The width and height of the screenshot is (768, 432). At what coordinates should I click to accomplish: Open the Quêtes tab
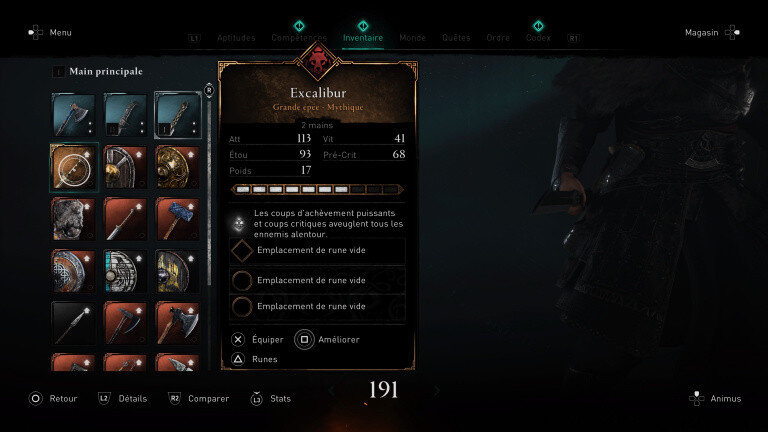pos(456,37)
